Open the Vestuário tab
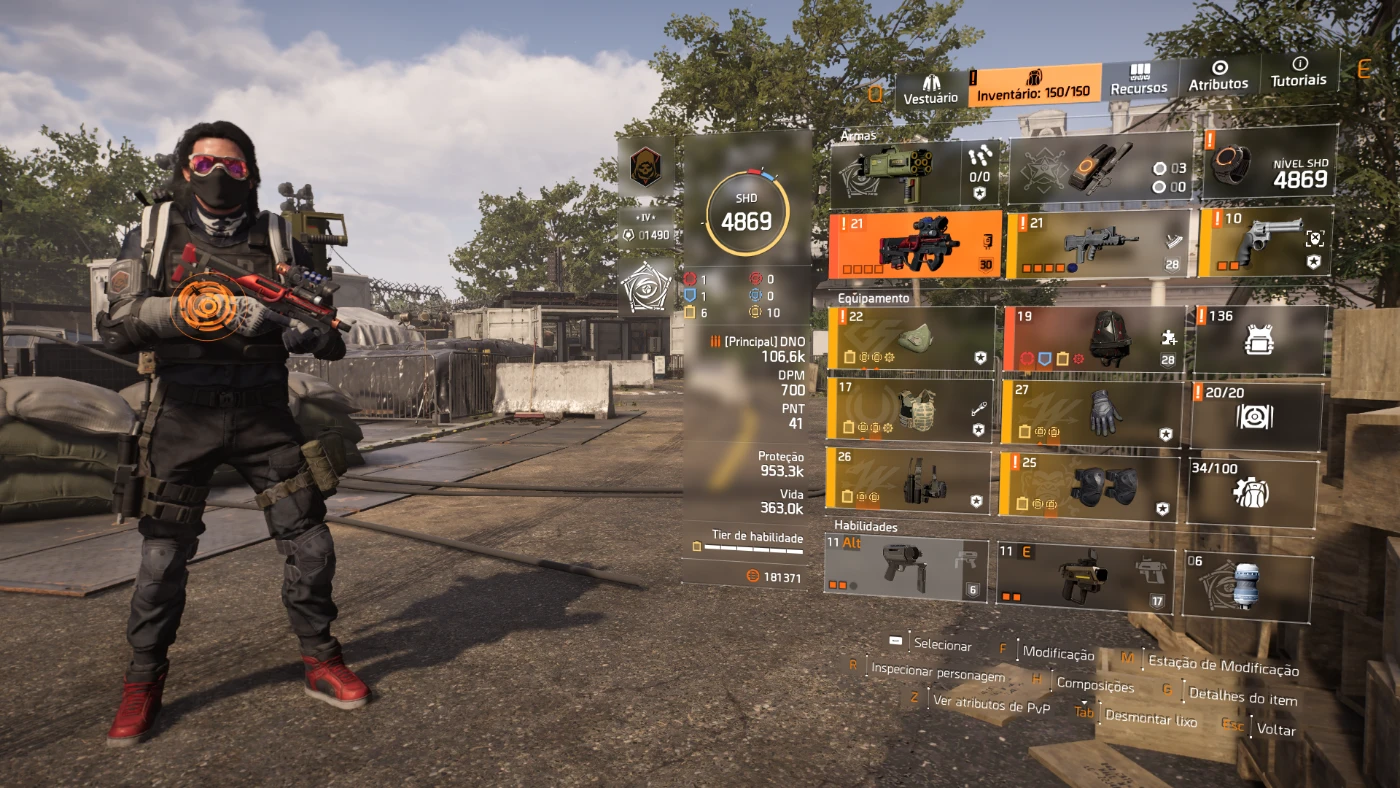The image size is (1400, 788). click(x=930, y=89)
